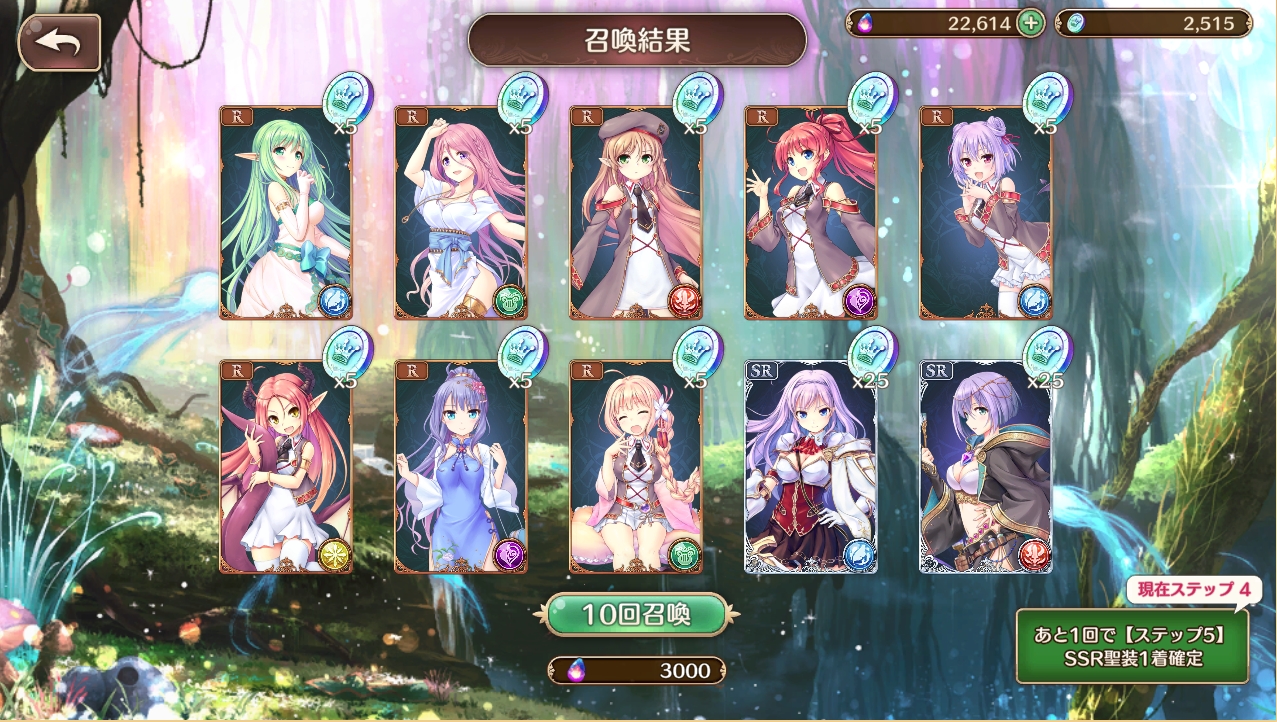Screen dimensions: 1277x722
Task: Inspect the hooded short-haired SR card
Action: coord(985,466)
